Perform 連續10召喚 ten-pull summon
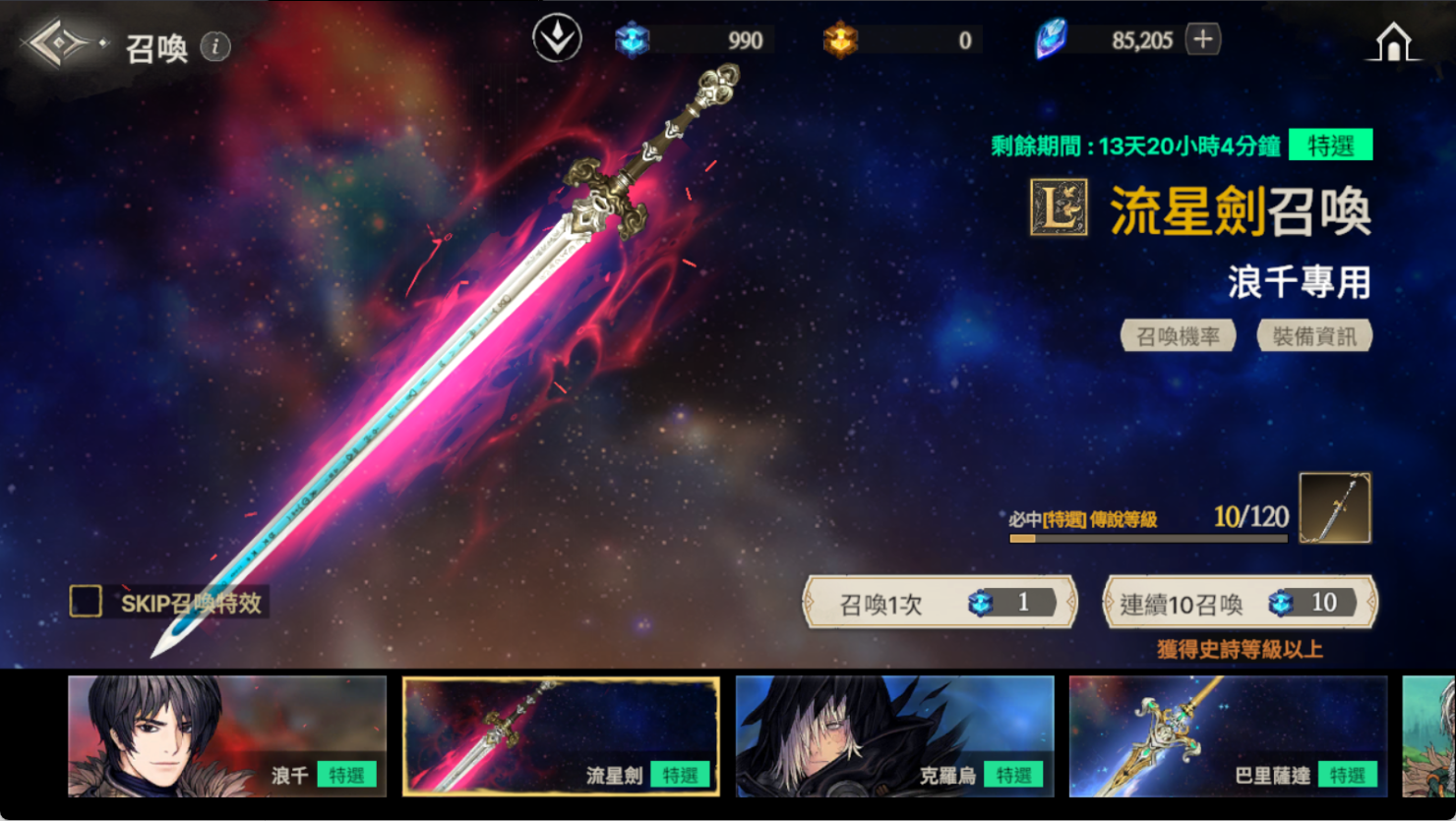1456x821 pixels. tap(1240, 603)
